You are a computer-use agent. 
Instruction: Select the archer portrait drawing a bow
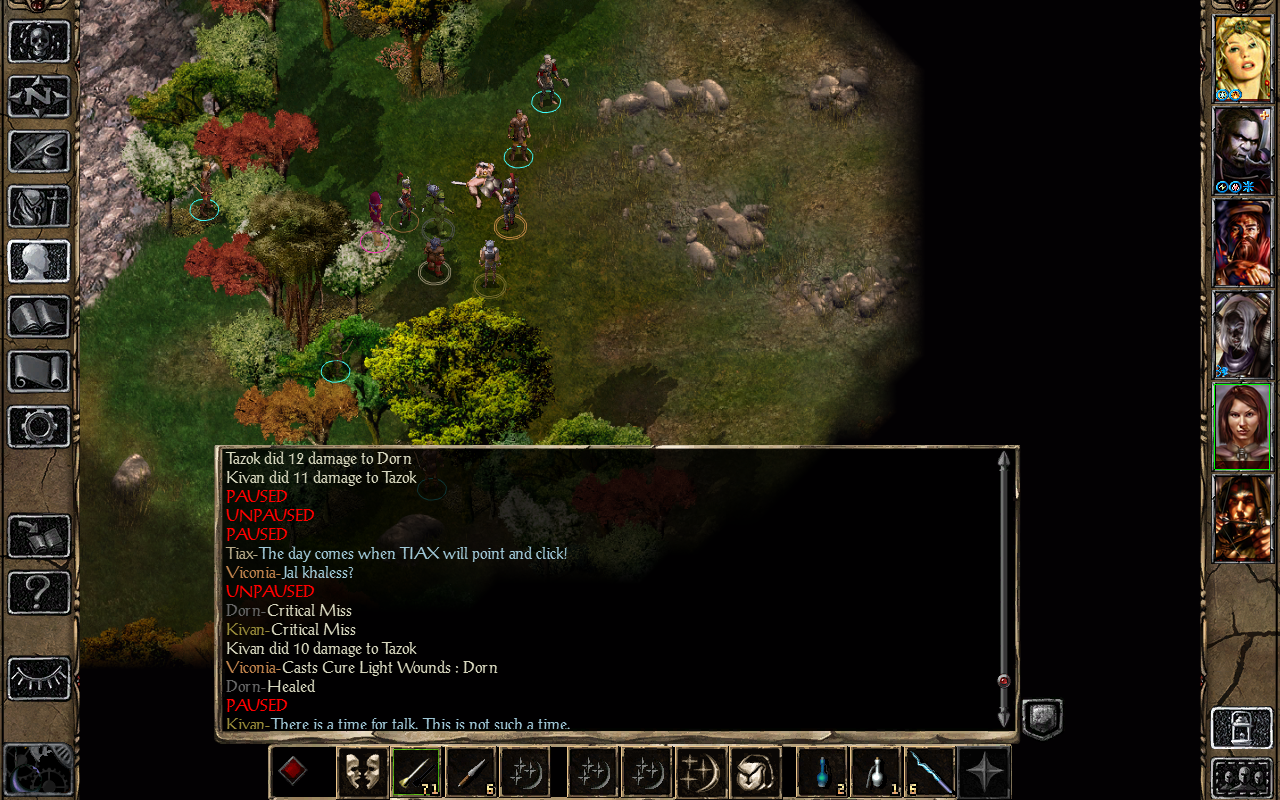(1242, 518)
